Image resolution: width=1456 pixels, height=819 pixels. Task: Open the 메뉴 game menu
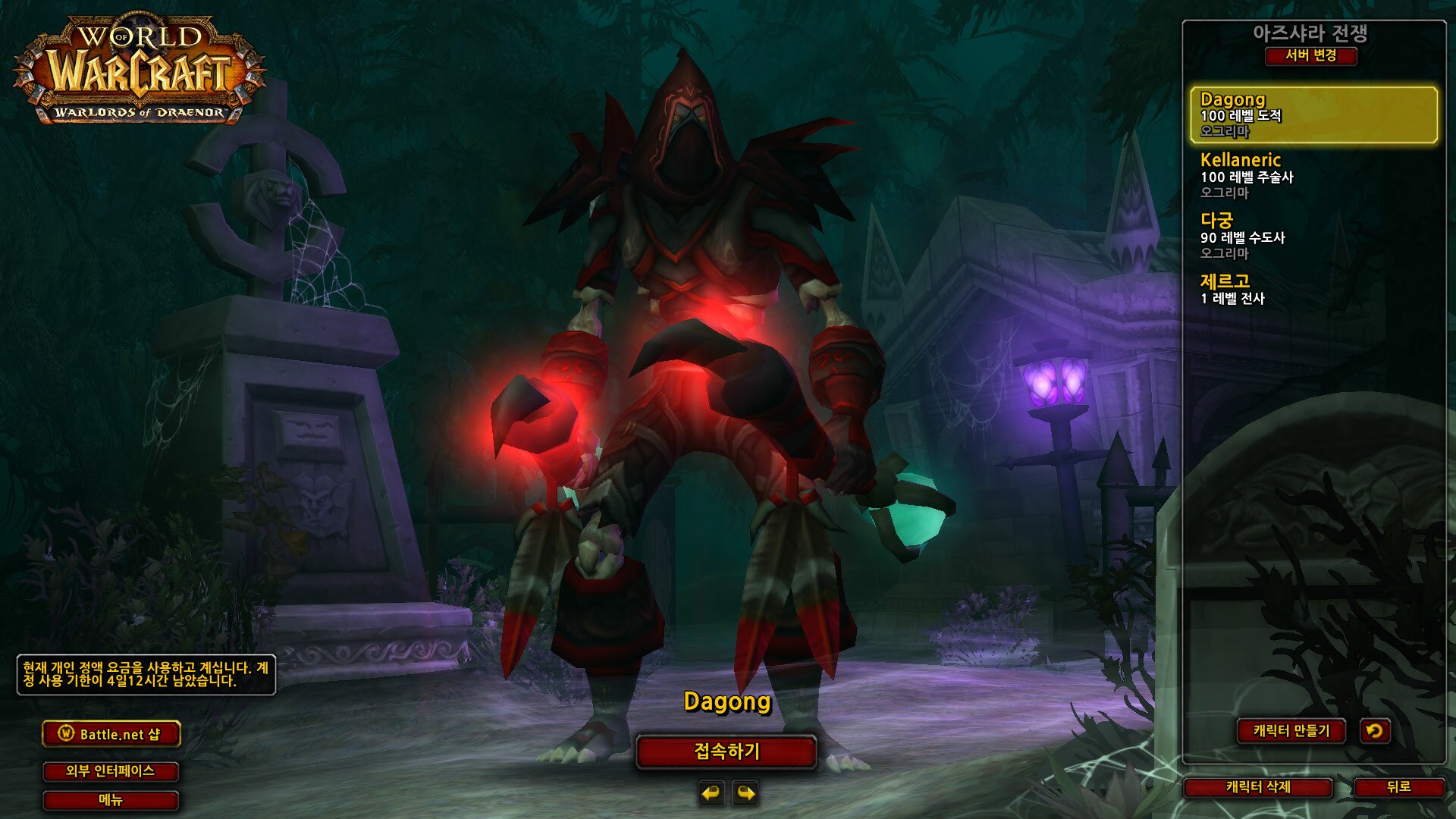click(111, 800)
